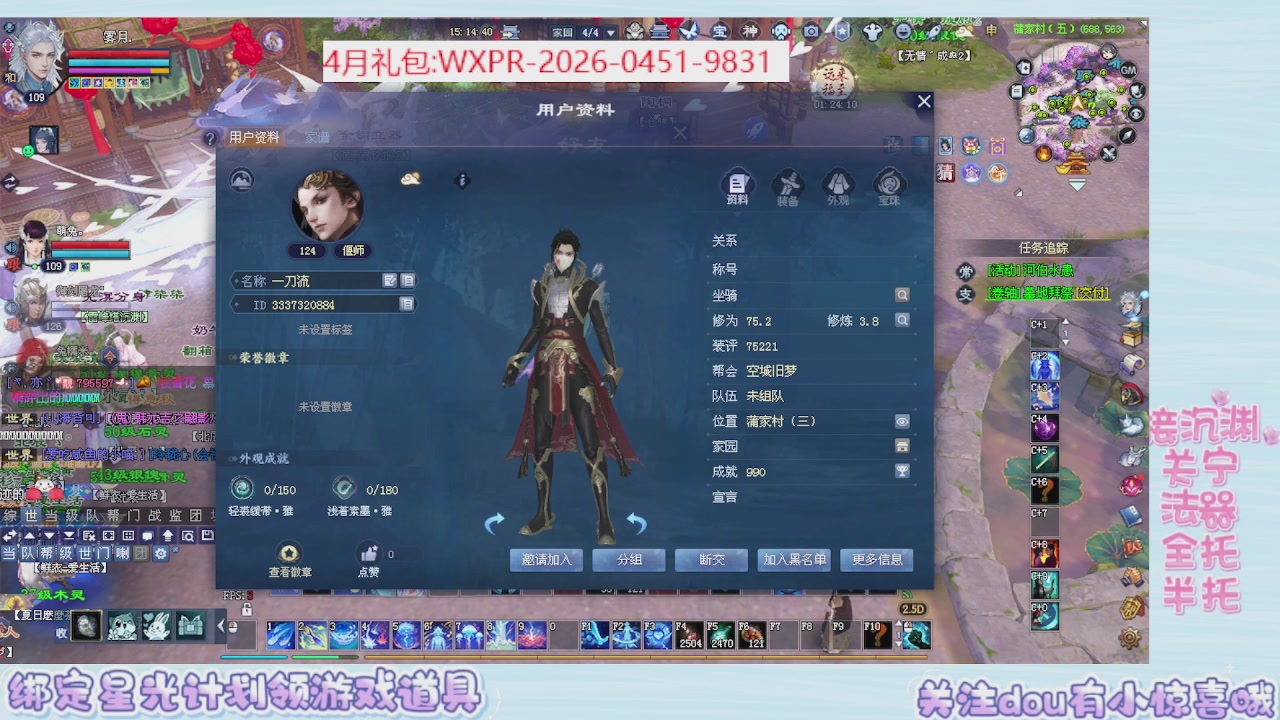Click the trophy icon on the 成就 990 row

[902, 472]
